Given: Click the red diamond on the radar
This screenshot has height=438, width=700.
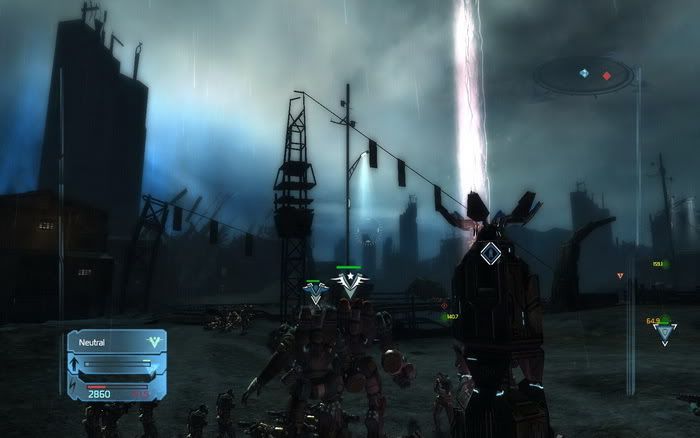Looking at the screenshot, I should pyautogui.click(x=606, y=75).
